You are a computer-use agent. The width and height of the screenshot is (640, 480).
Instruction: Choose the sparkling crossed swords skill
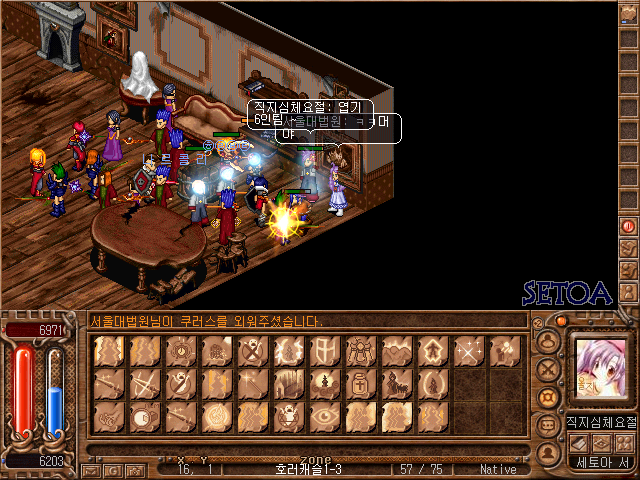pos(467,352)
